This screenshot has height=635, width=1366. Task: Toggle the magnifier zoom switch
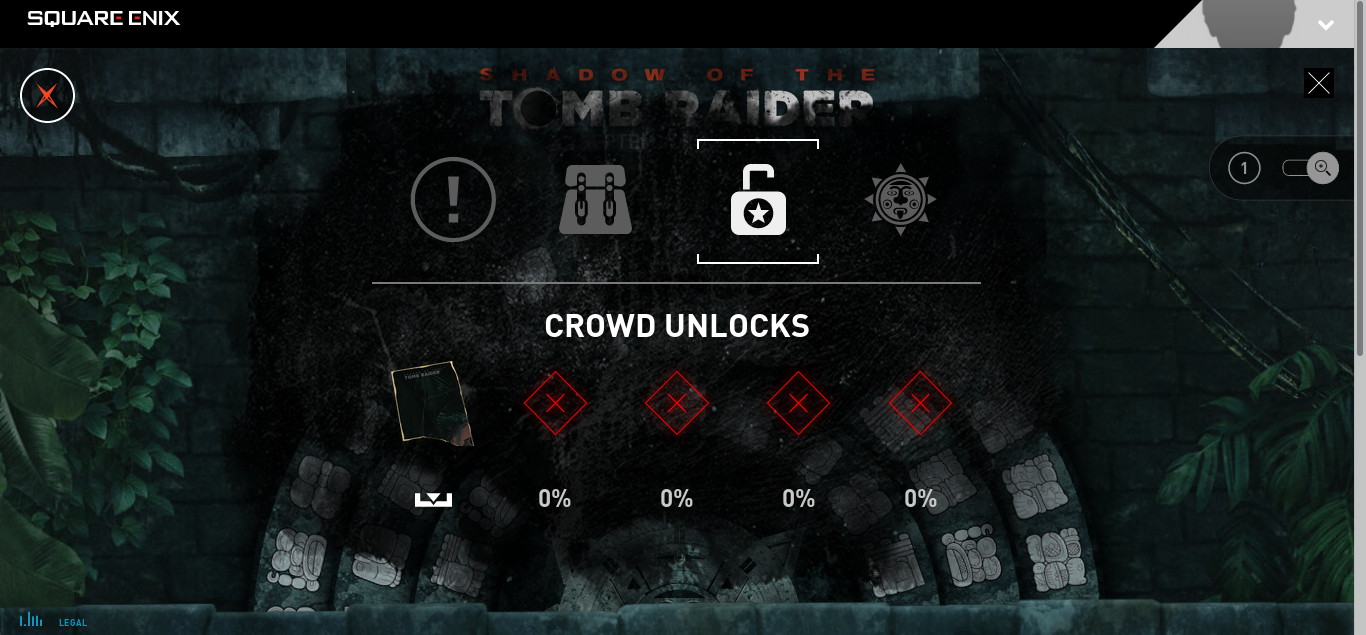(x=1311, y=168)
